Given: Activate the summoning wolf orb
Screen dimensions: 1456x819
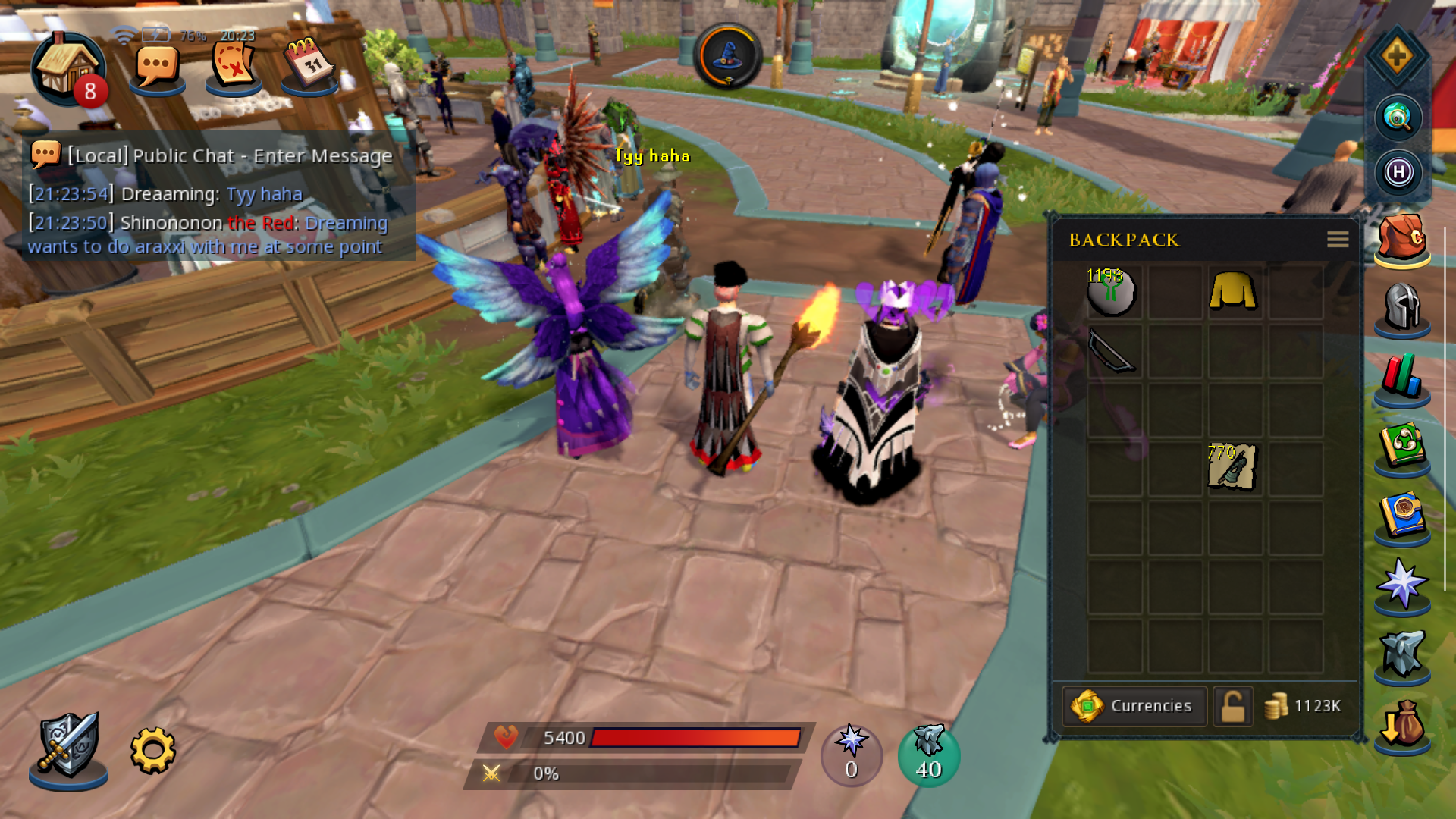Looking at the screenshot, I should [x=928, y=755].
